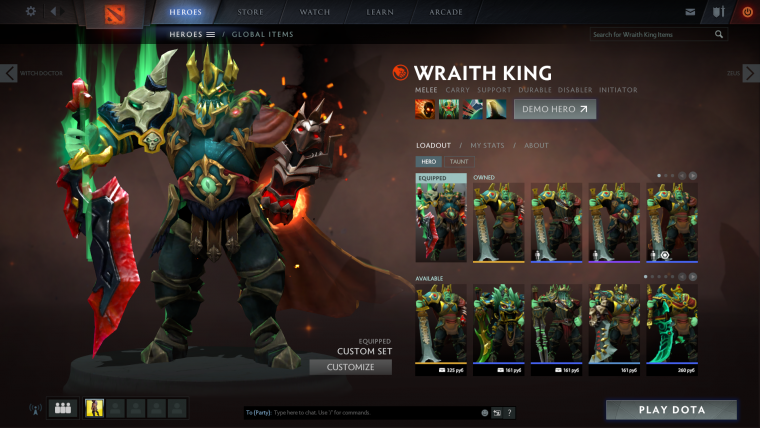Open the mail envelope icon
The image size is (760, 428).
690,12
